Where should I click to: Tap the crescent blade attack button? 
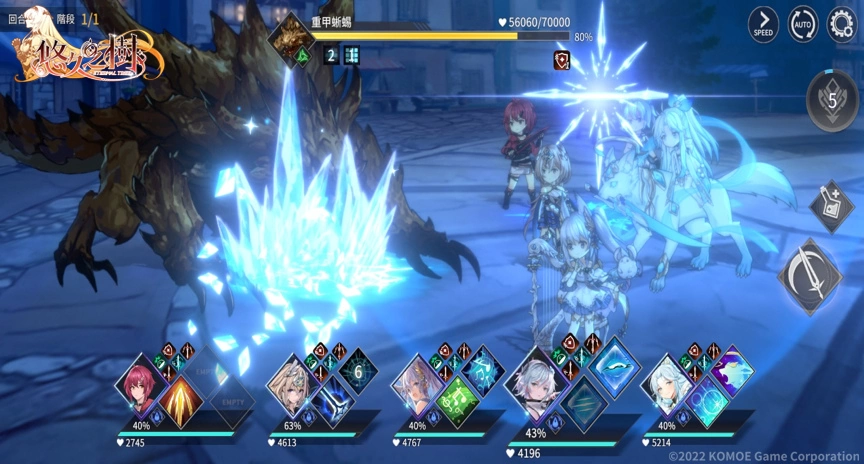[x=810, y=276]
